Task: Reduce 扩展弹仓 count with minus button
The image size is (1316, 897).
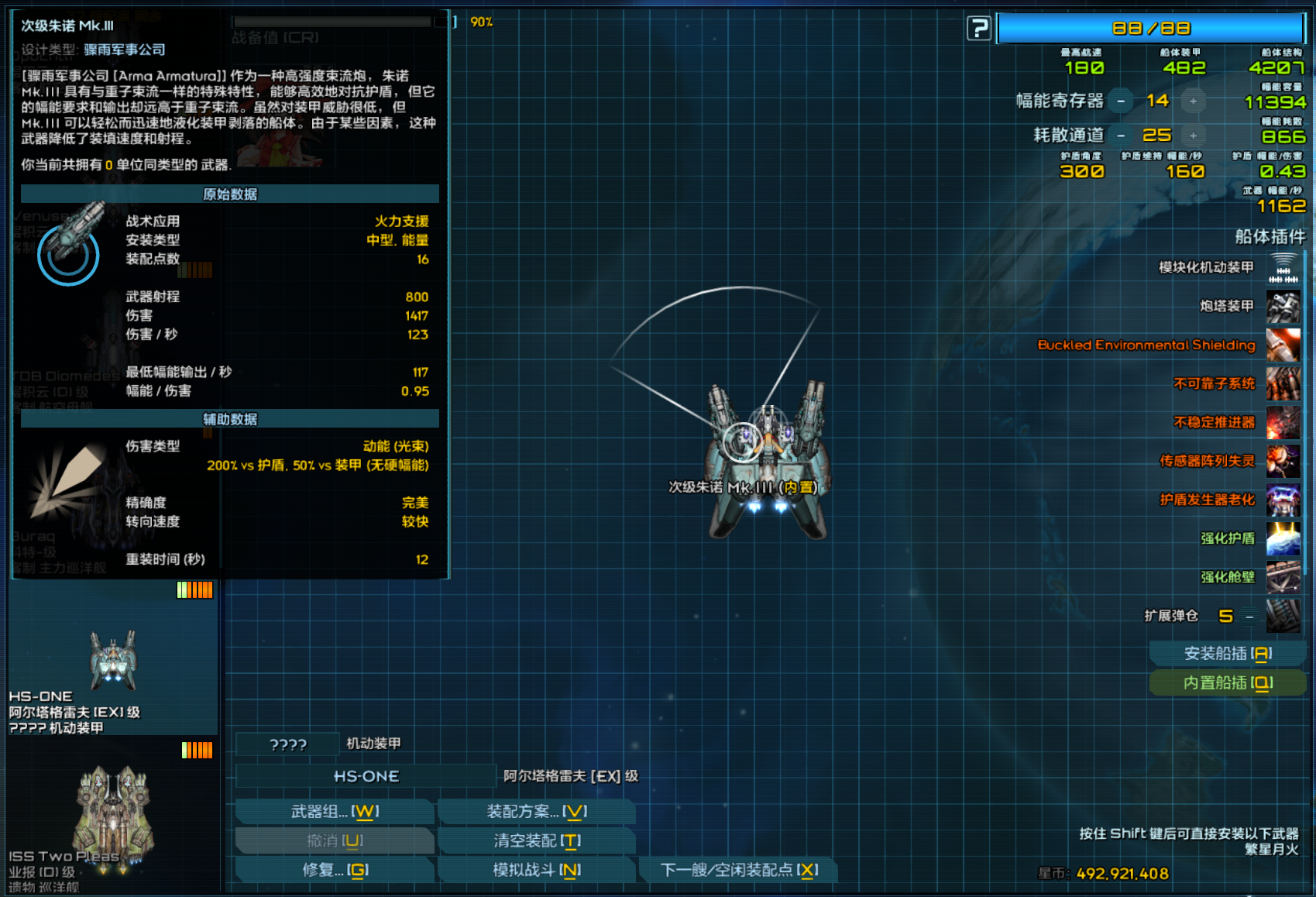Action: coord(1250,617)
